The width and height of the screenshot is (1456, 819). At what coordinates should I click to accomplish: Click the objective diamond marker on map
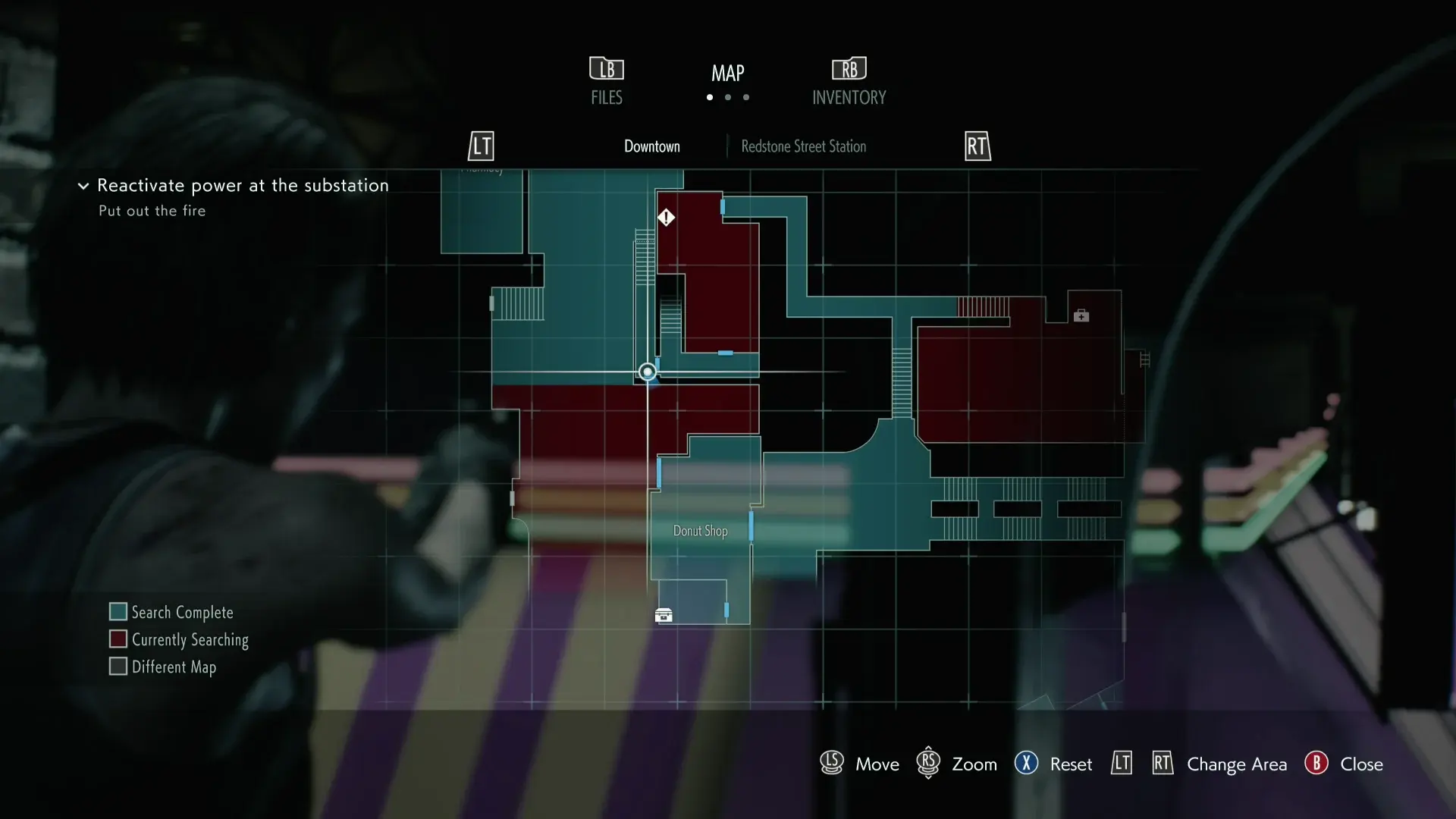click(666, 218)
